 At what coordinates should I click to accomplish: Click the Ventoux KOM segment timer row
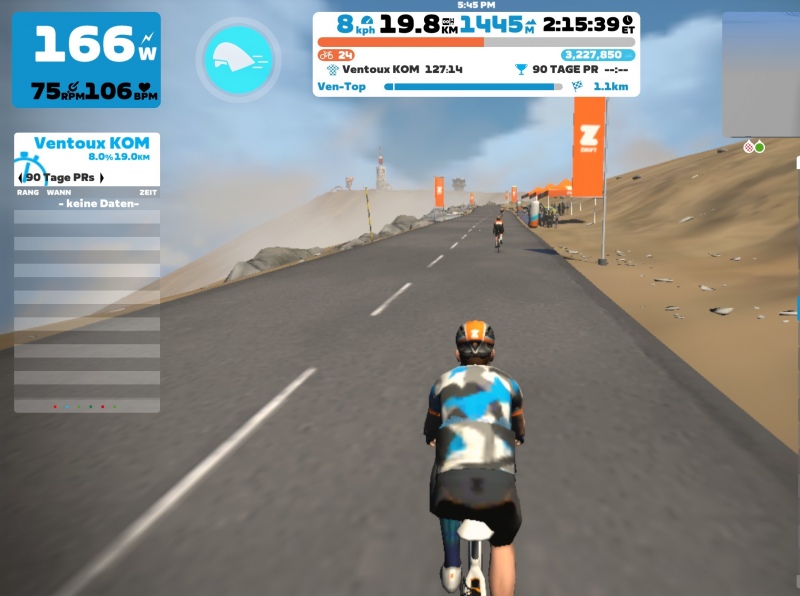coord(395,70)
